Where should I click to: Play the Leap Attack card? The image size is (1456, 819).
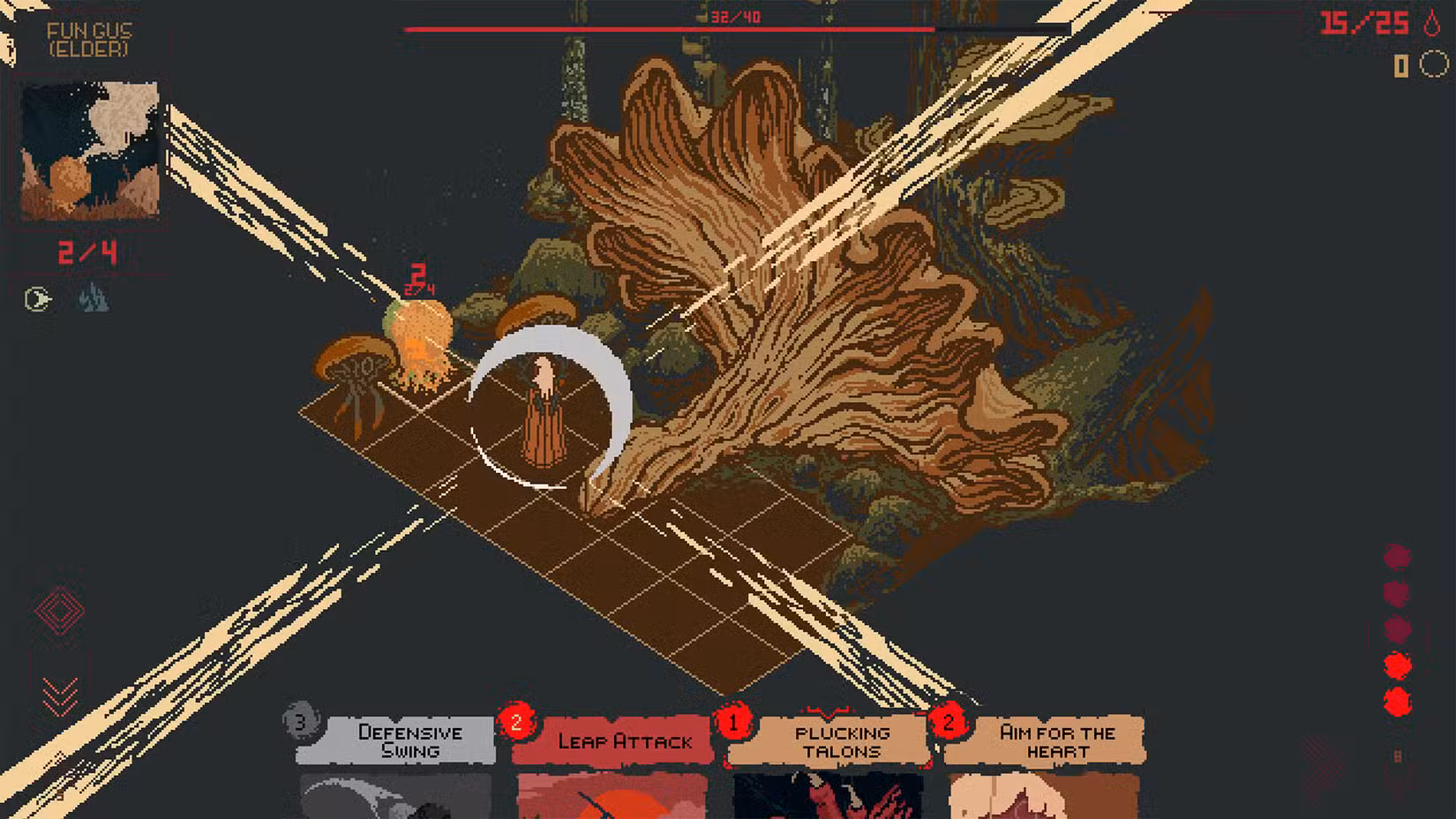coord(618,768)
